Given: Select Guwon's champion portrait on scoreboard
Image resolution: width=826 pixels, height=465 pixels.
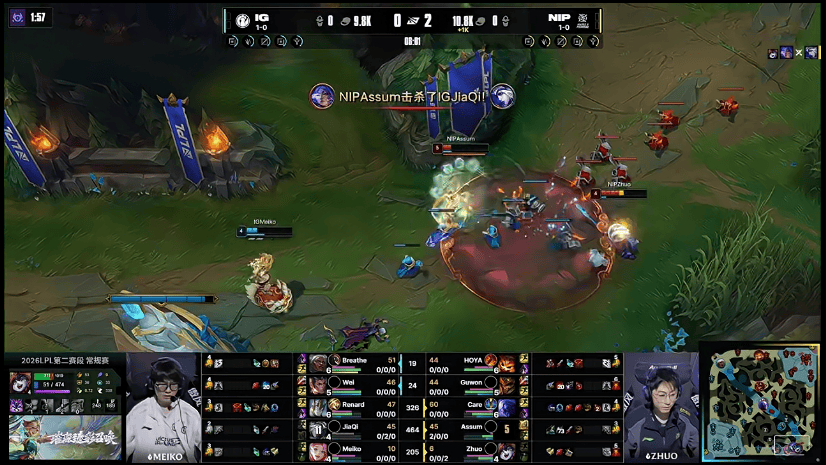Looking at the screenshot, I should (x=508, y=384).
